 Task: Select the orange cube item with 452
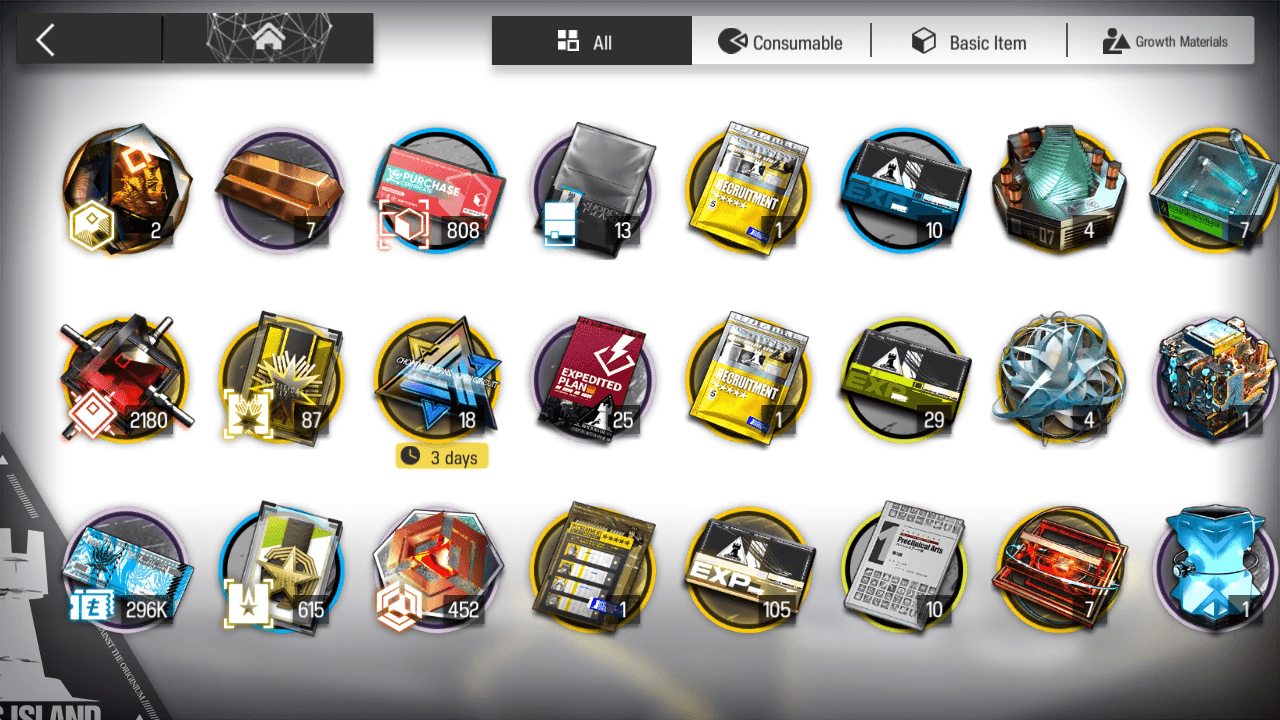[x=436, y=572]
